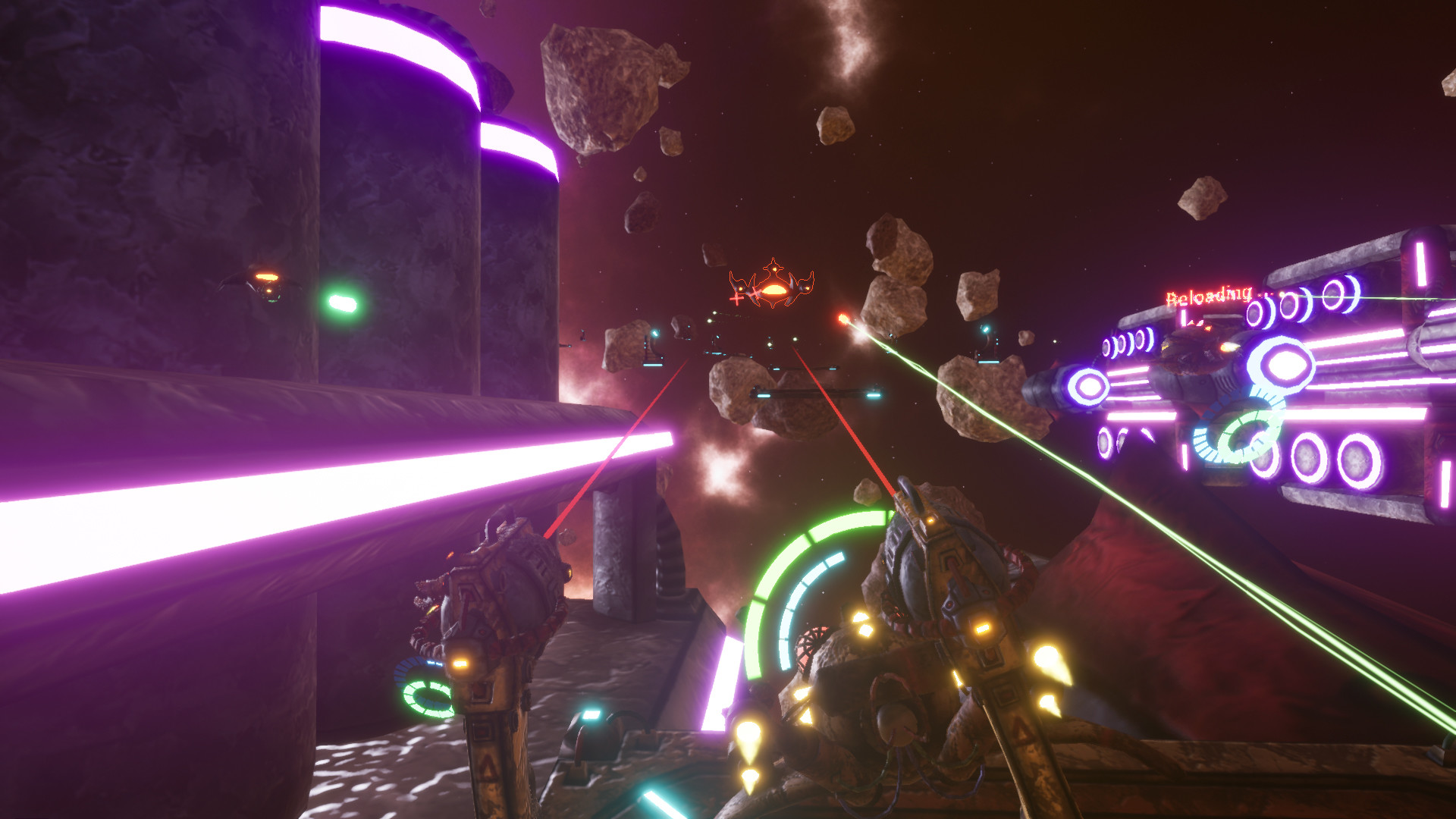
Task: Toggle the orange indicator lamp on left weapon
Action: (460, 664)
